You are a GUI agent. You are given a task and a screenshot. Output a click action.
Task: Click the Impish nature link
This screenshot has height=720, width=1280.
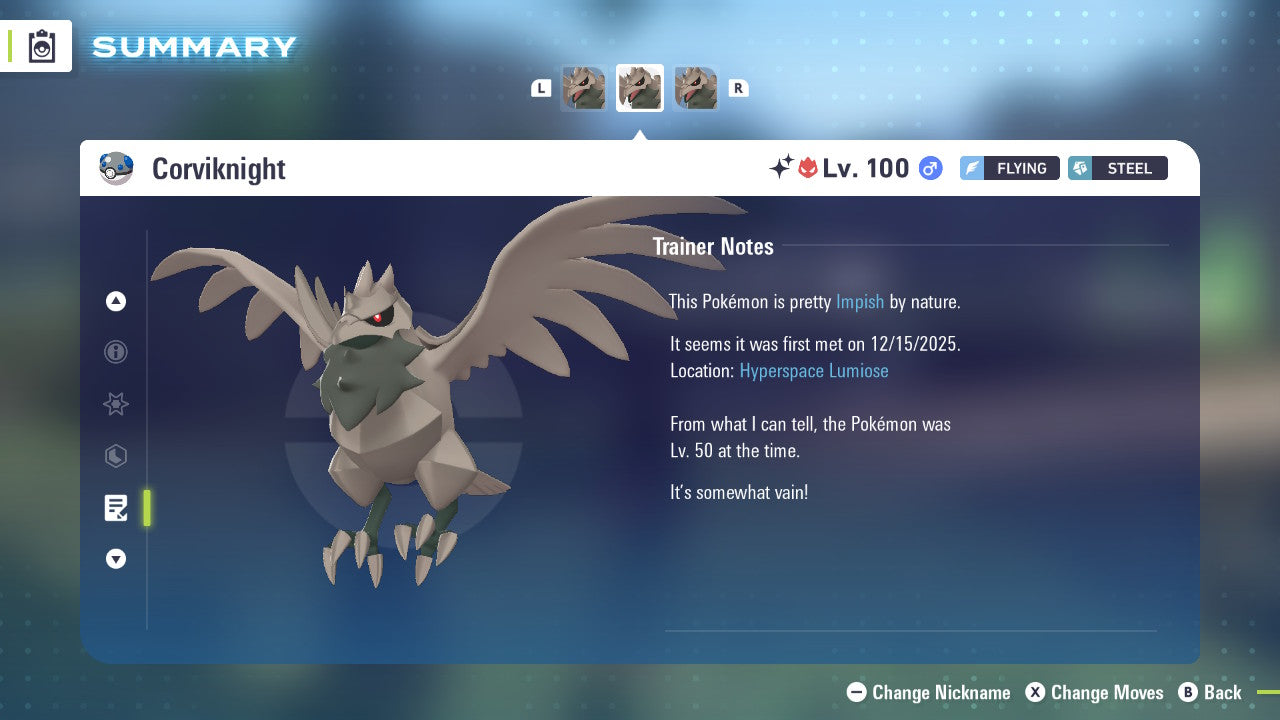point(860,301)
